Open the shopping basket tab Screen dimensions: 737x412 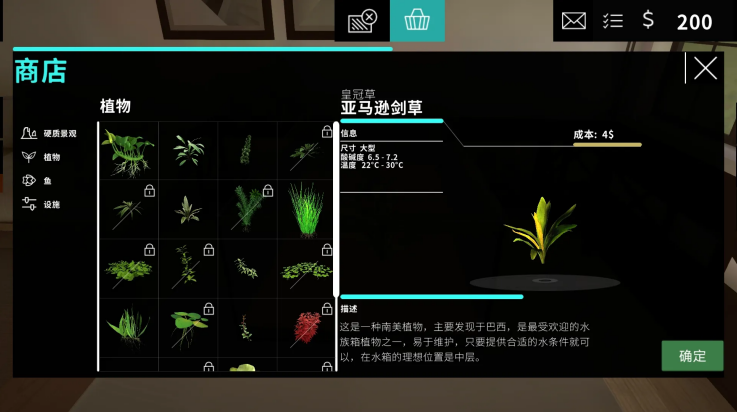pyautogui.click(x=417, y=20)
